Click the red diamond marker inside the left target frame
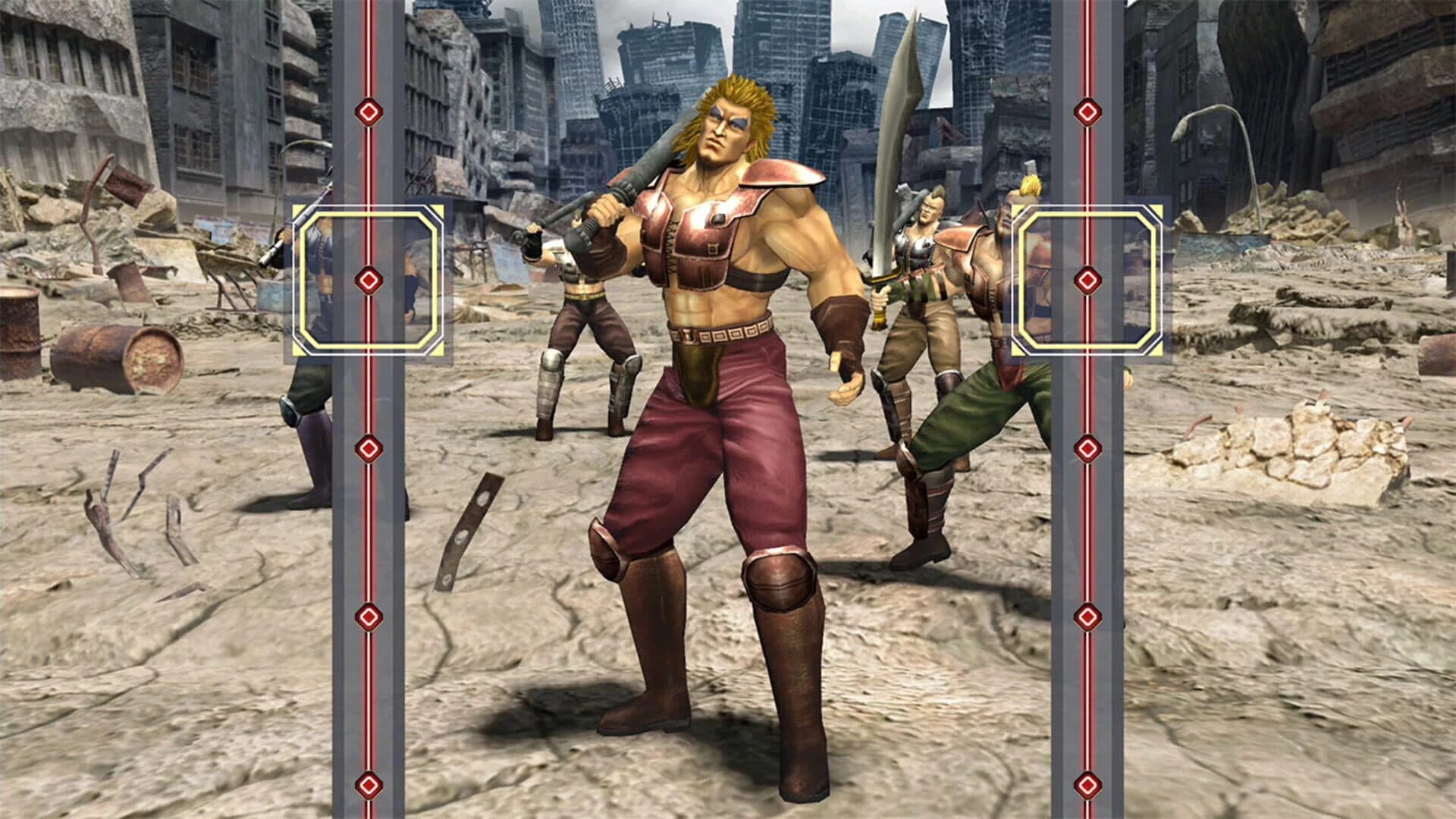1456x819 pixels. [369, 279]
